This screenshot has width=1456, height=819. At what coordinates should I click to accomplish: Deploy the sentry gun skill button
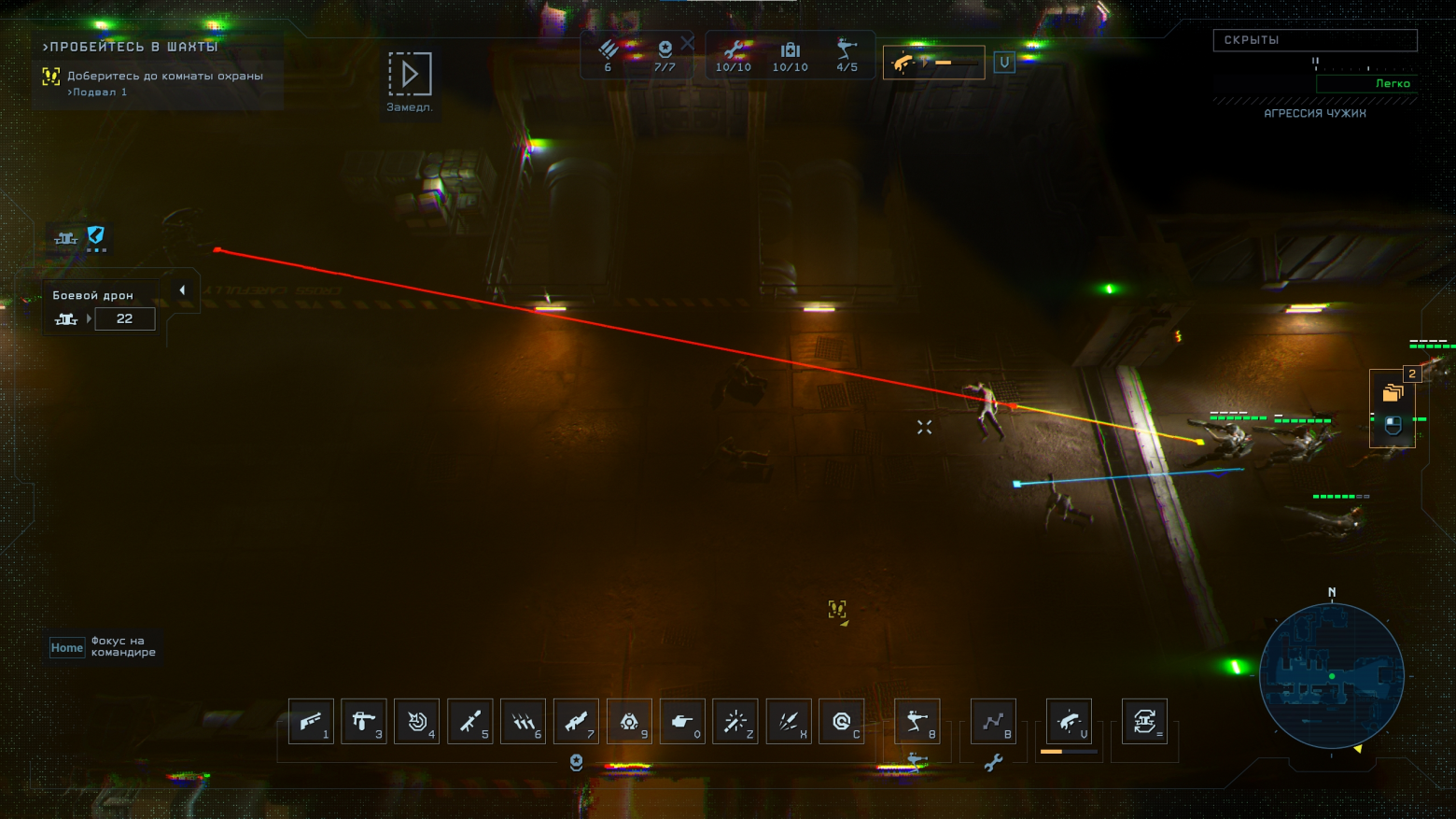coord(917,721)
